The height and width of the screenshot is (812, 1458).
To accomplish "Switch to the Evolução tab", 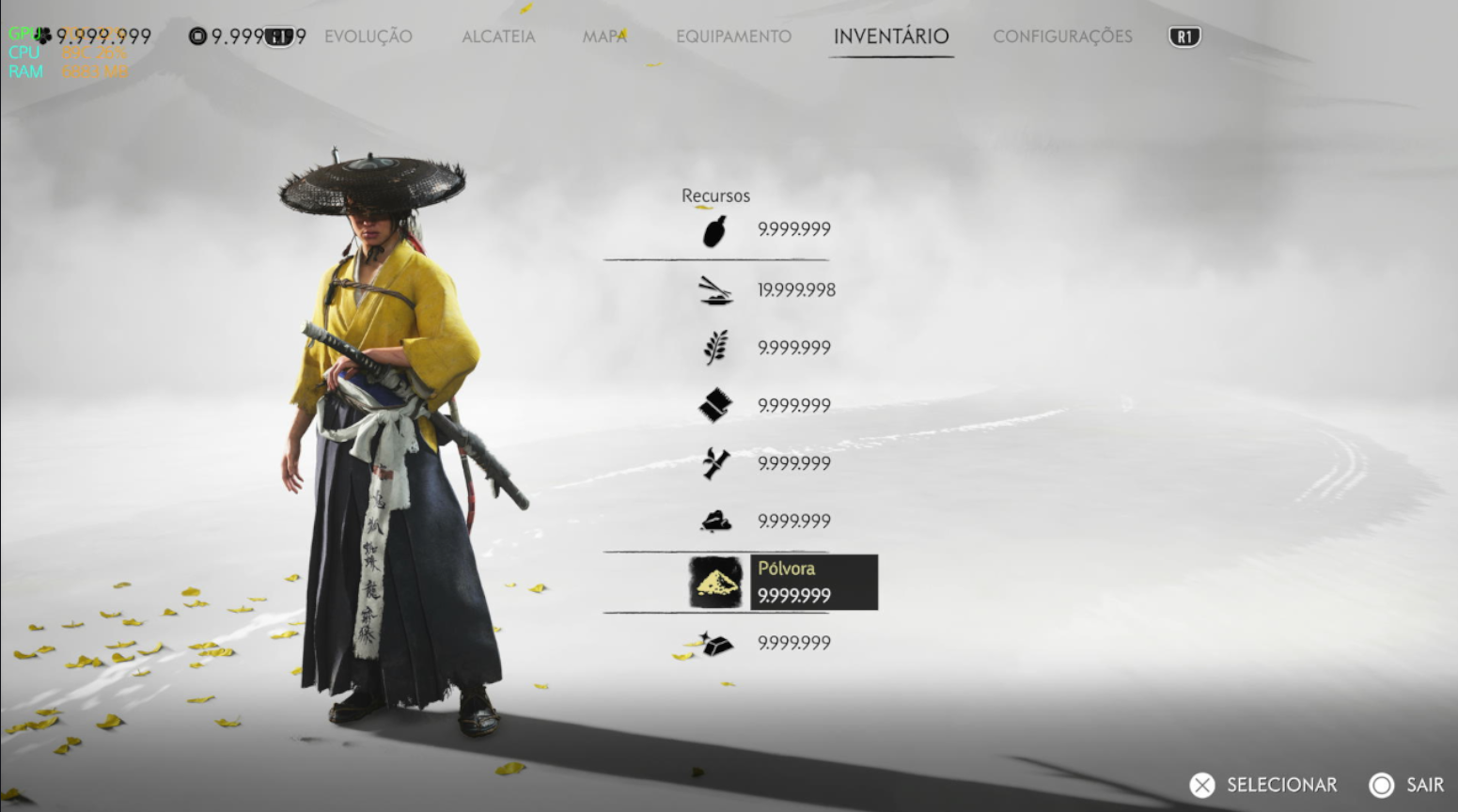I will (x=368, y=37).
